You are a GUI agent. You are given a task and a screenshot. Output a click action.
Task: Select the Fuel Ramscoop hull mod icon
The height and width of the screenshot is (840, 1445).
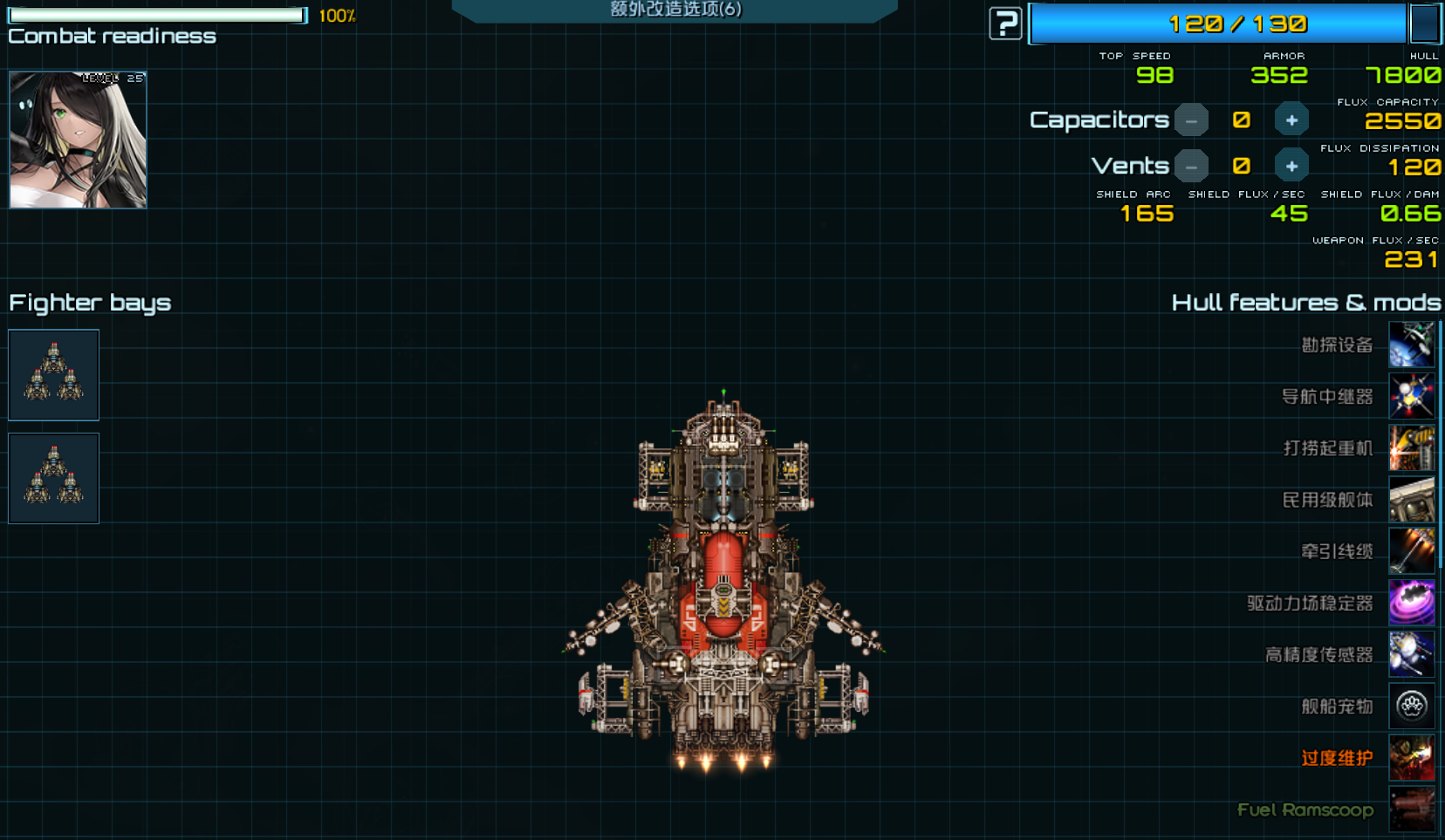tap(1411, 809)
